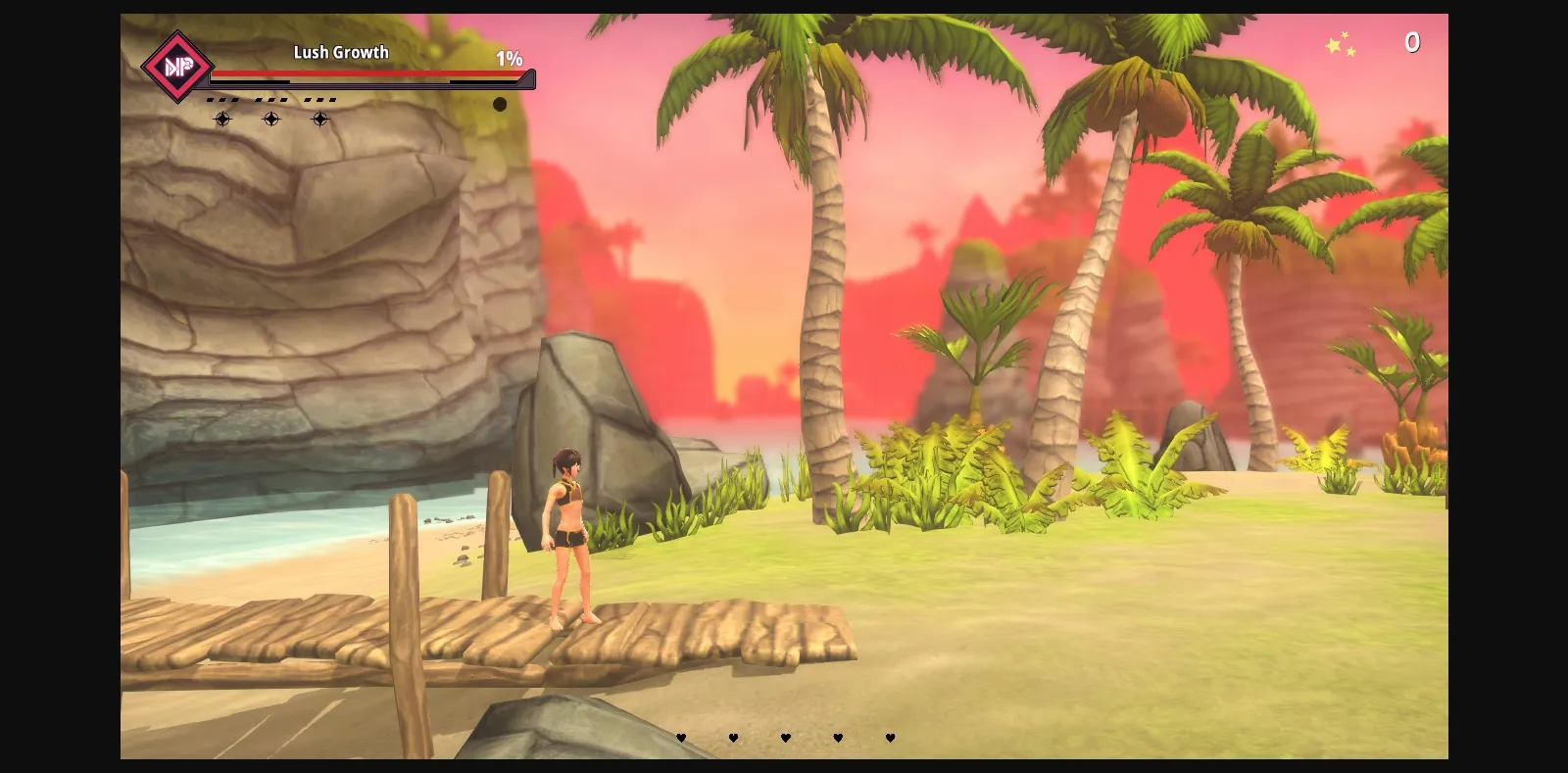Click the large rock near the shoreline
The height and width of the screenshot is (773, 1568).
pyautogui.click(x=598, y=421)
